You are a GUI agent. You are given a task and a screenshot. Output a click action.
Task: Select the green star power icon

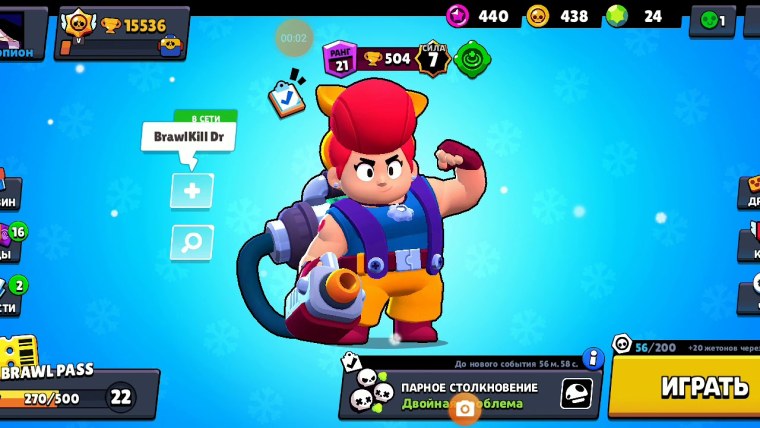click(471, 58)
